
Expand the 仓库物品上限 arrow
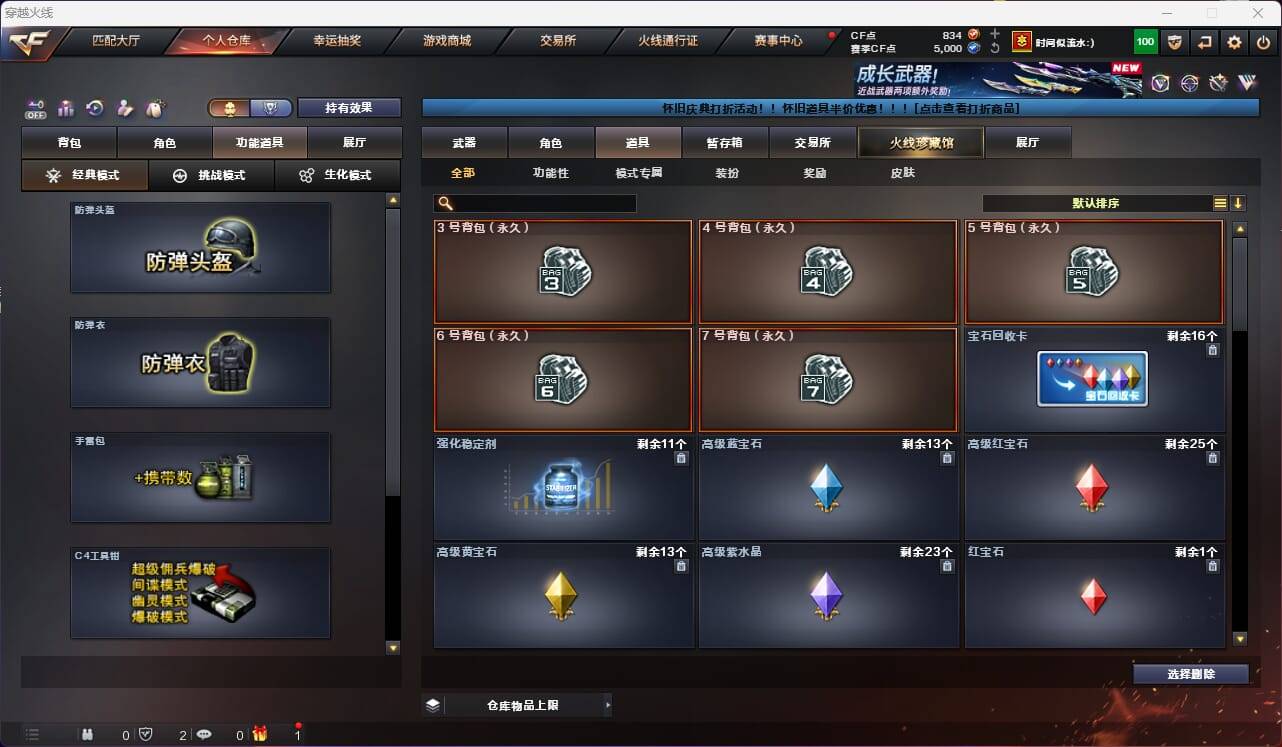coord(606,704)
